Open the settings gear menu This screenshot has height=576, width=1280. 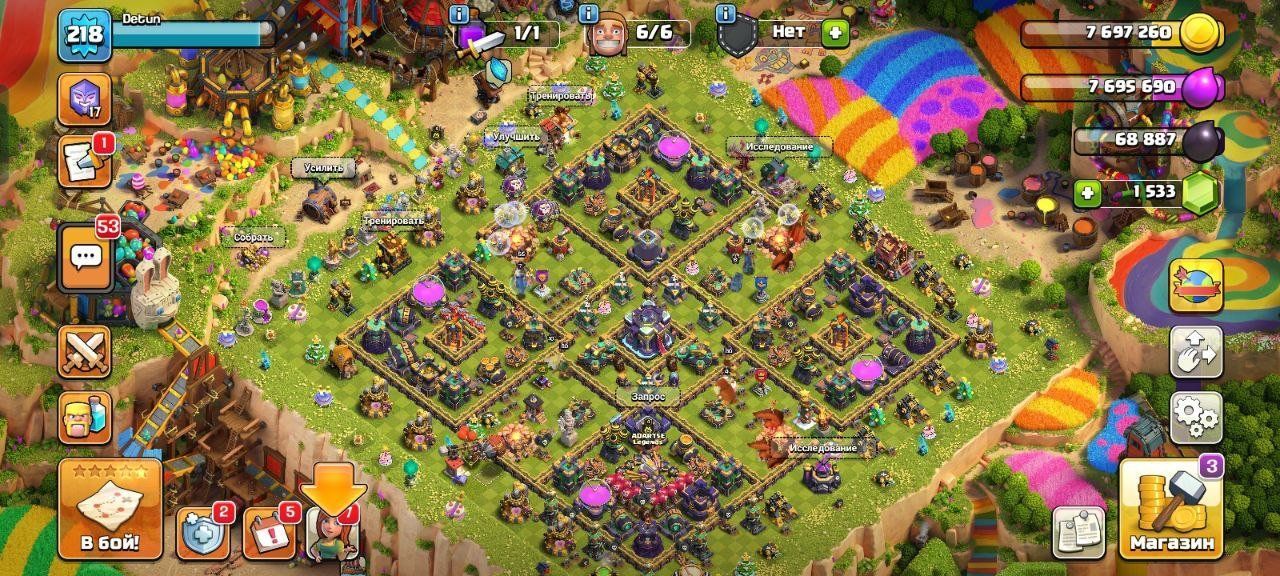1196,417
